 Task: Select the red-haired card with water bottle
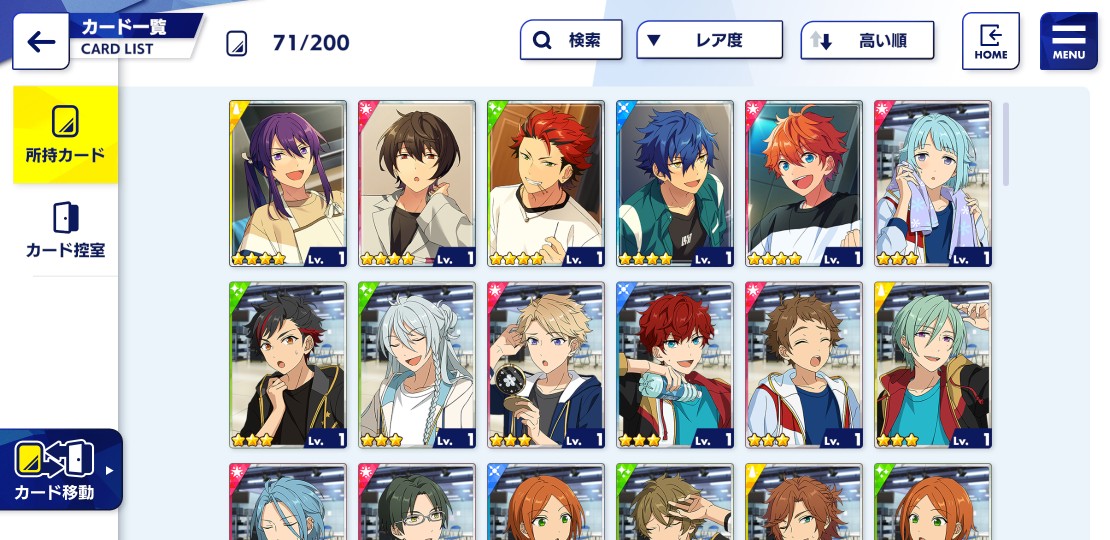click(675, 365)
